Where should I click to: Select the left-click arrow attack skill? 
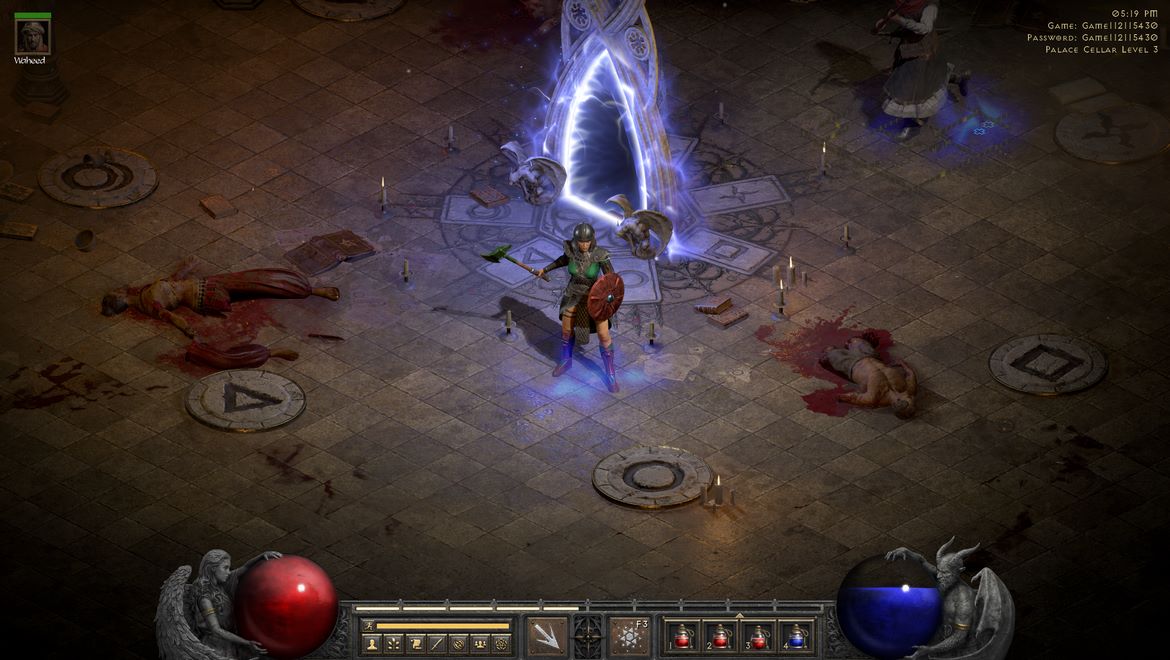[x=546, y=636]
